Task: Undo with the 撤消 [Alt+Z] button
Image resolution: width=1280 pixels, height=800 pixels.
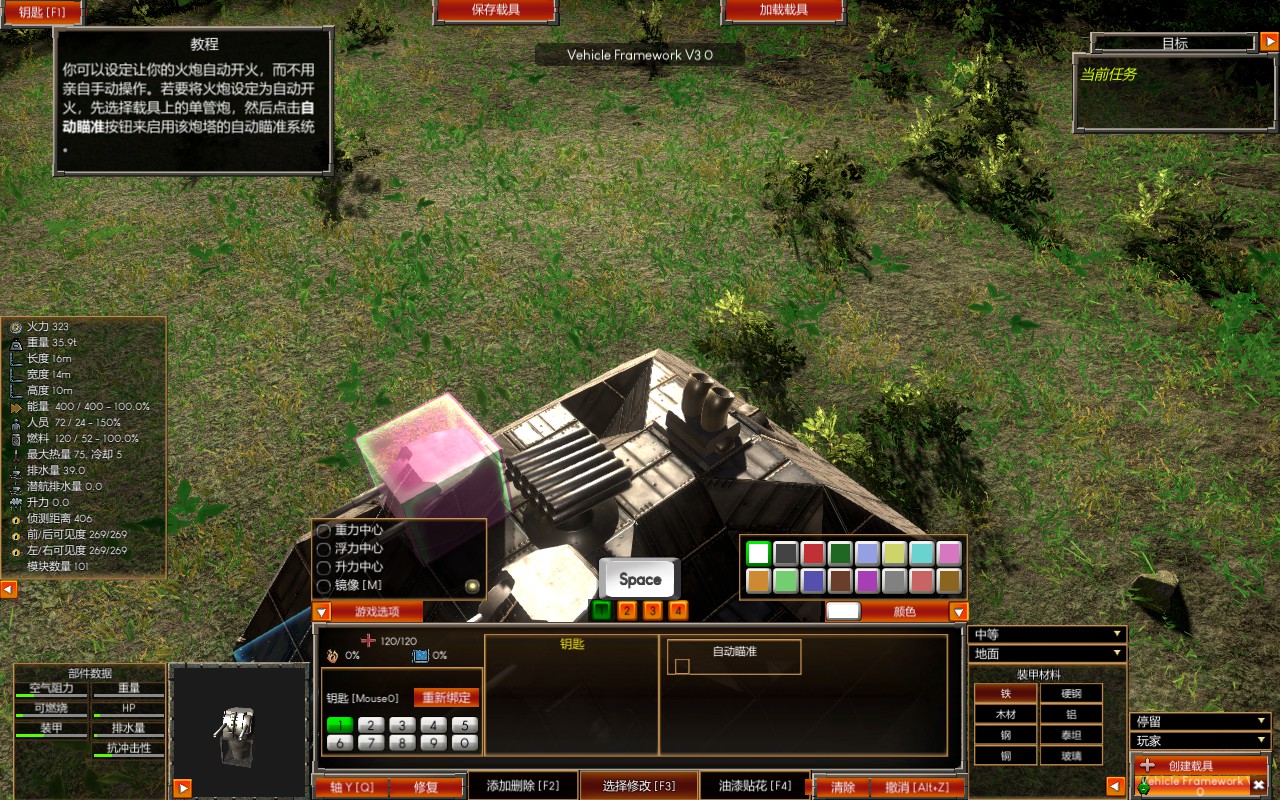Action: (x=916, y=787)
